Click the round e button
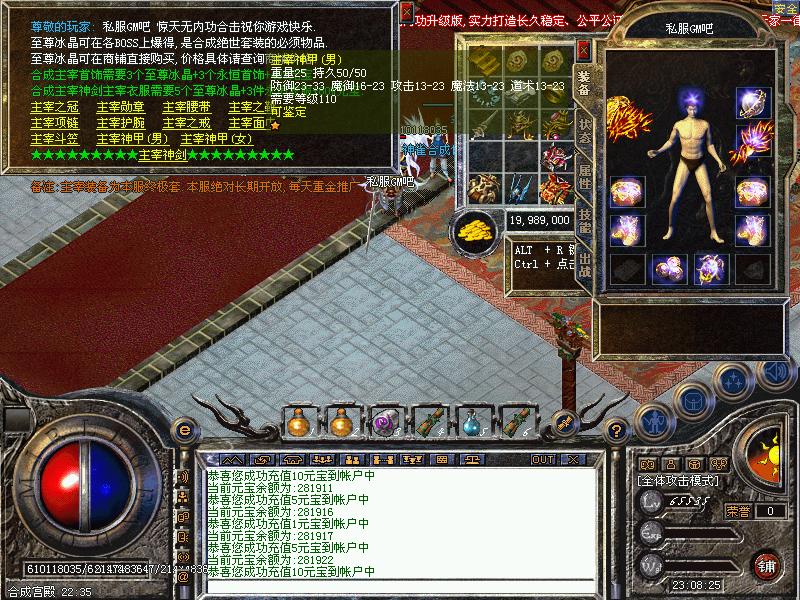Viewport: 800px width, 600px height. 184,430
